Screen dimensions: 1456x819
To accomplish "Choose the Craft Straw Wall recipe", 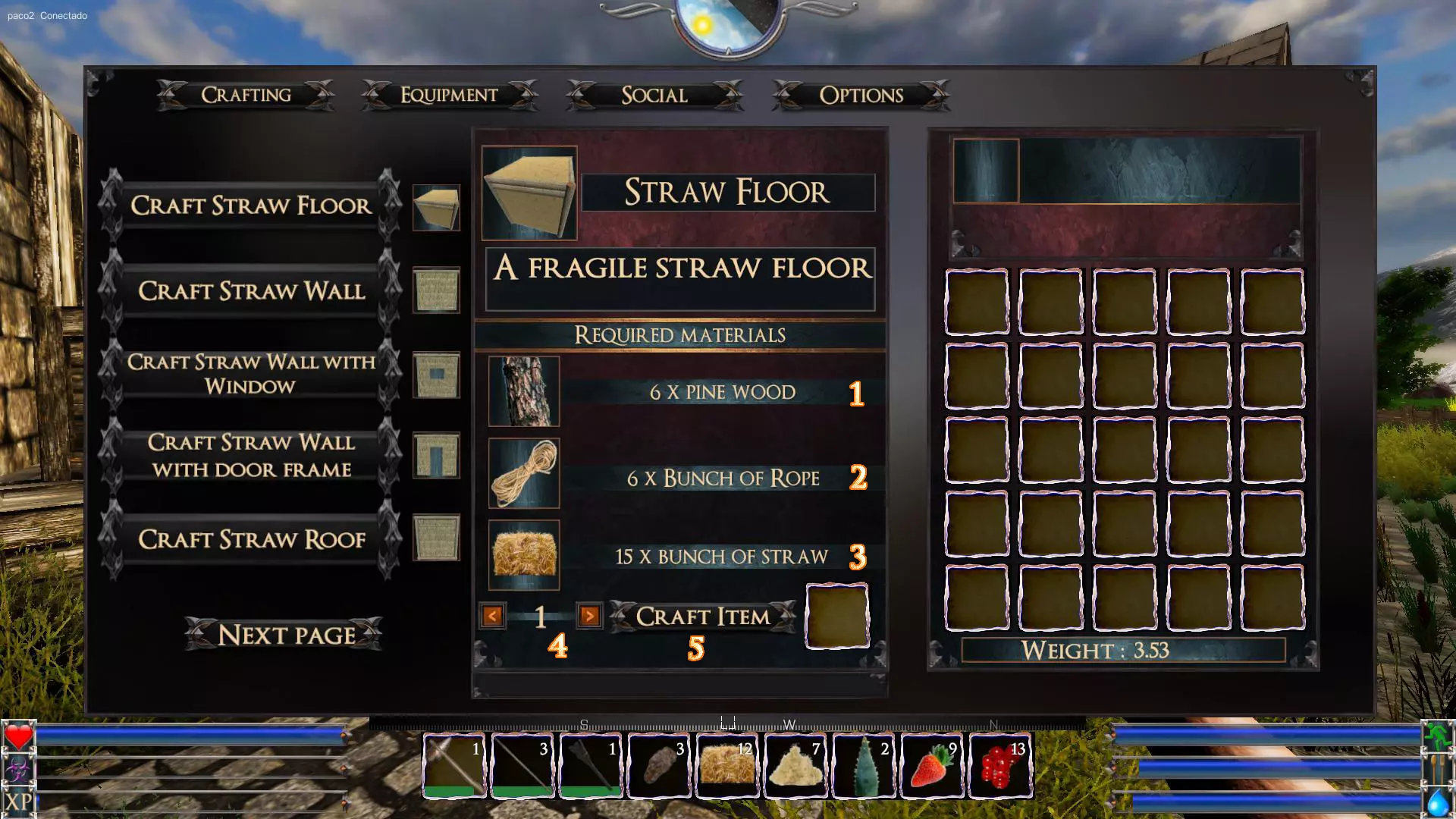I will click(250, 291).
